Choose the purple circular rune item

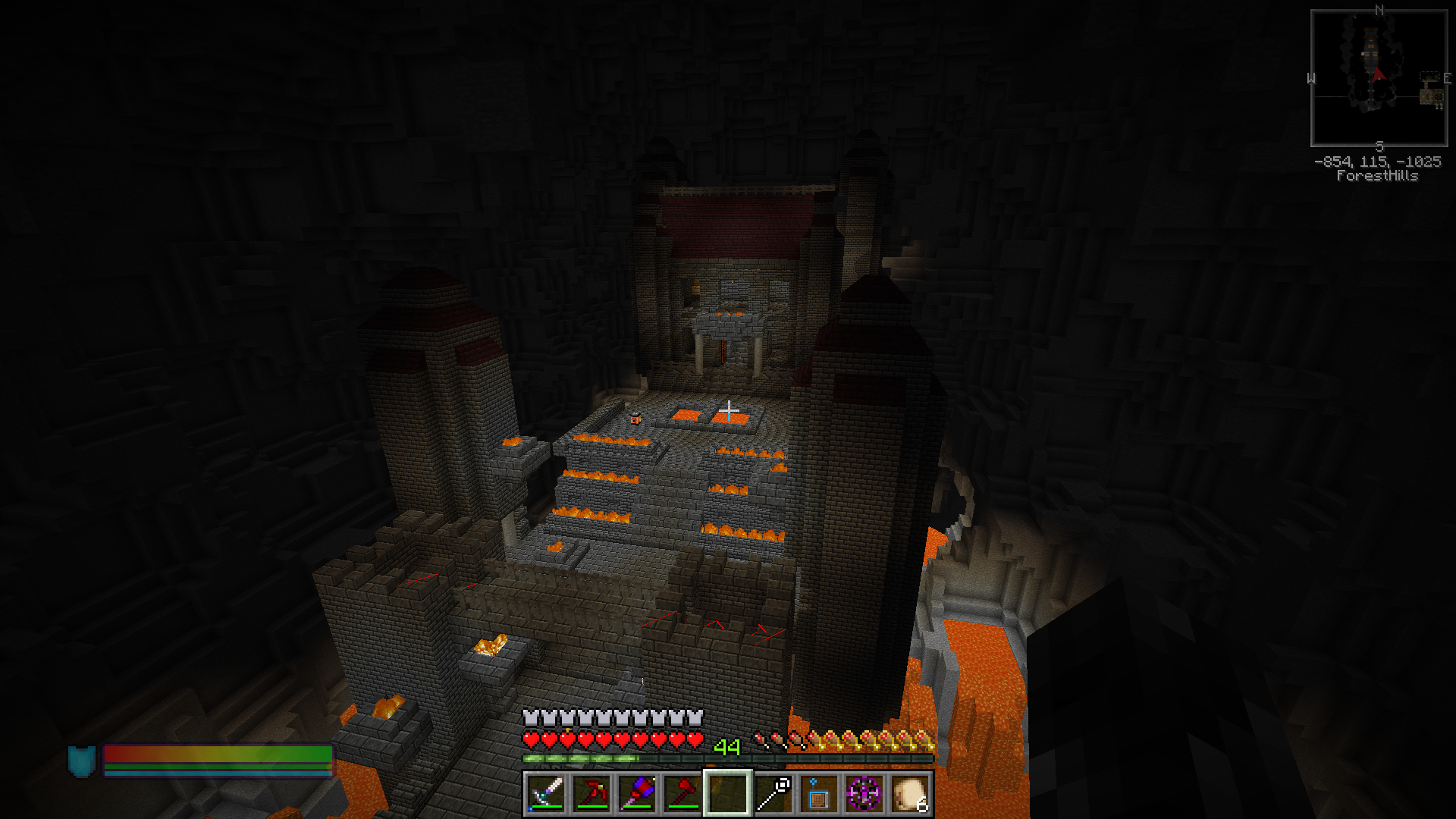864,794
